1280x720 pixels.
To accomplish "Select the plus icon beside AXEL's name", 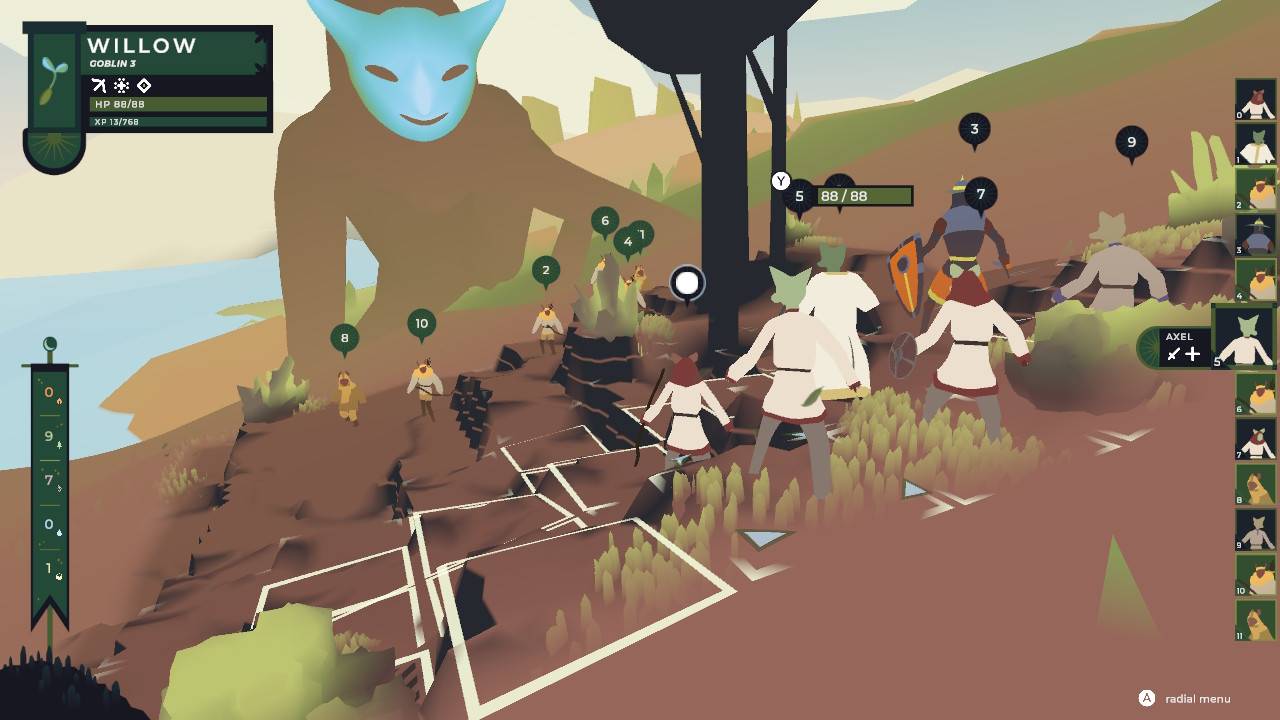I will (x=1192, y=354).
